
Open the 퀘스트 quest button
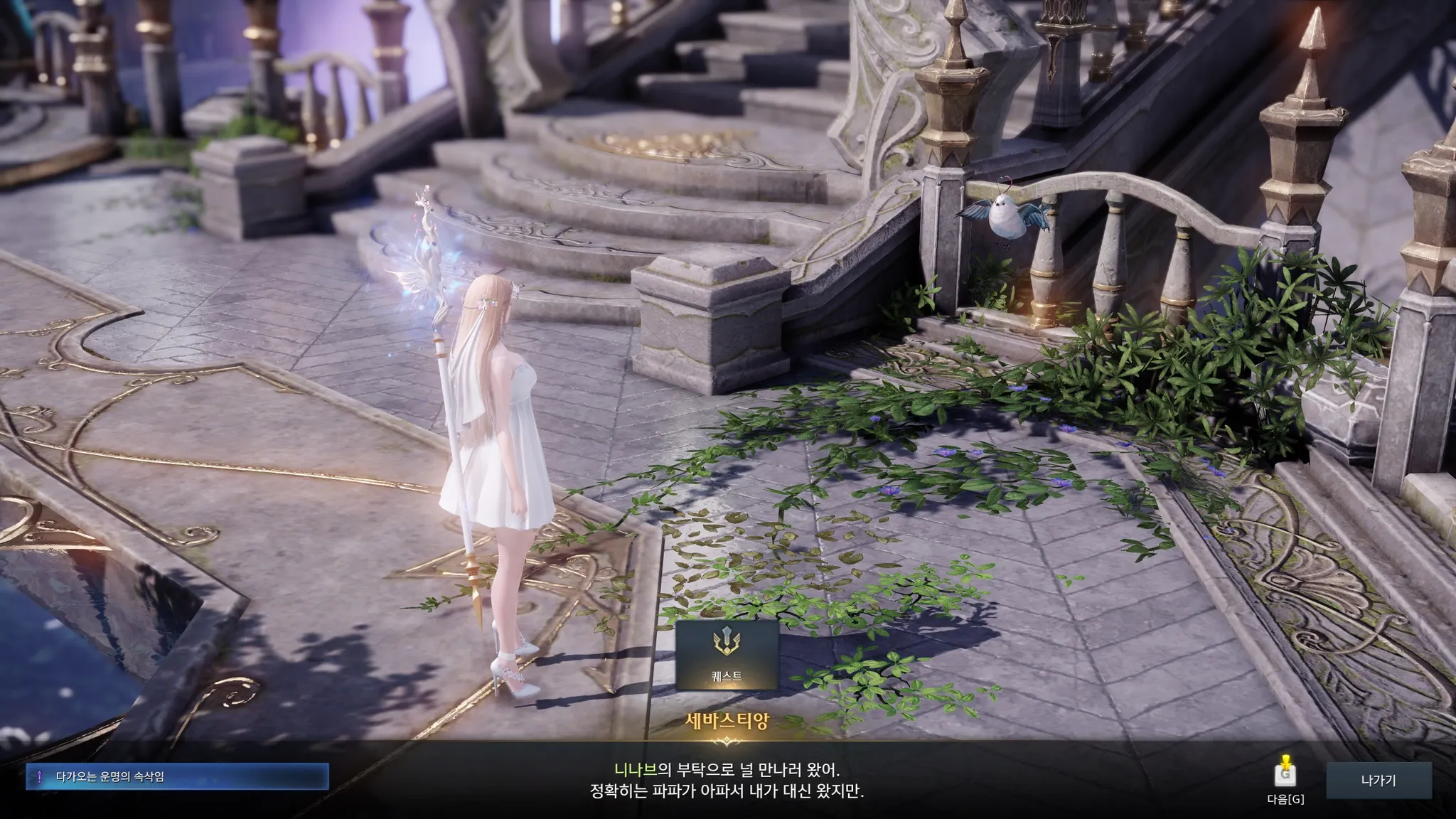pos(727,655)
